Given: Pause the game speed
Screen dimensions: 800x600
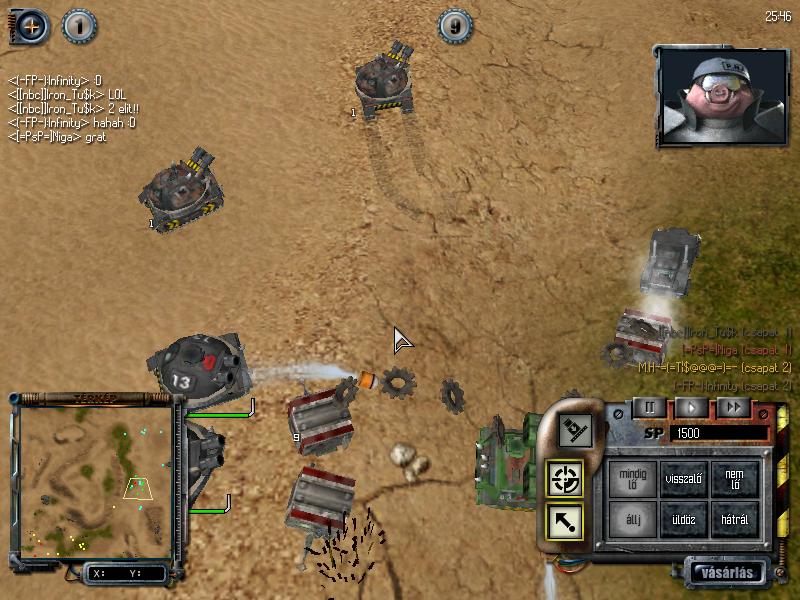Looking at the screenshot, I should [649, 408].
